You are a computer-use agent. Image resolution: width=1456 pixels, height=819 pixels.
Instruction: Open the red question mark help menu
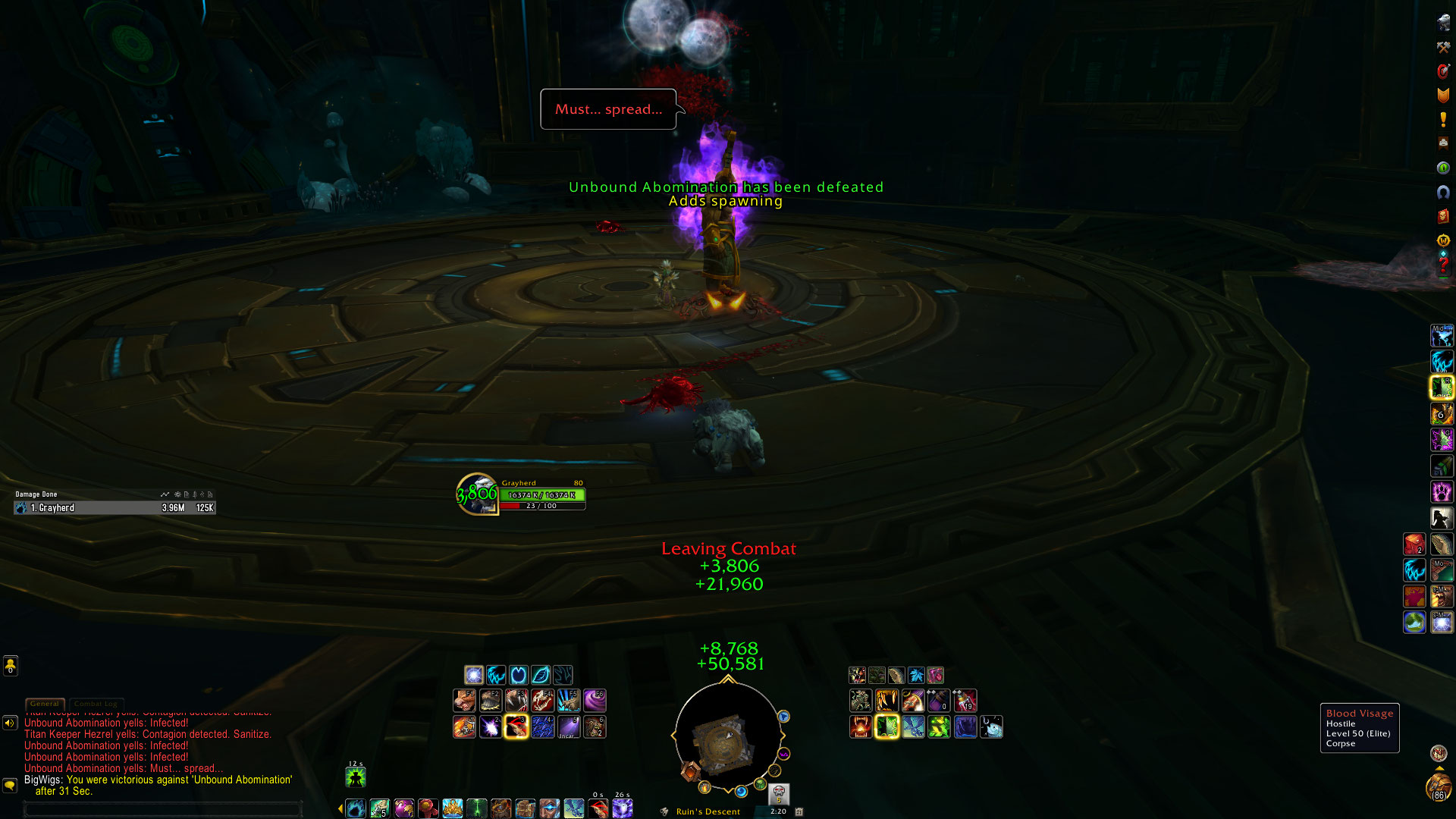(1443, 265)
